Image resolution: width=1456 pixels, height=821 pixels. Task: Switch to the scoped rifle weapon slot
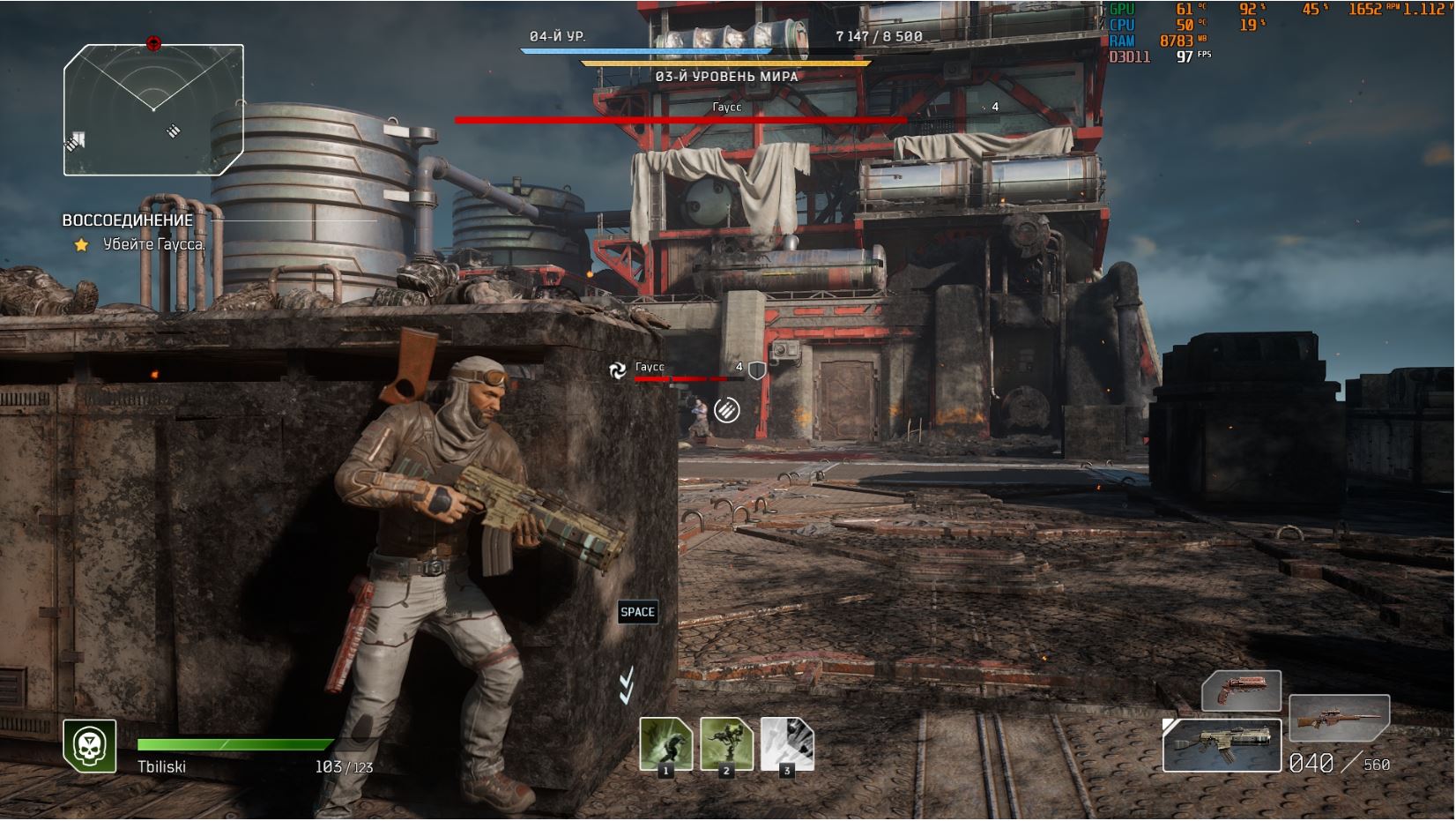pyautogui.click(x=1339, y=718)
